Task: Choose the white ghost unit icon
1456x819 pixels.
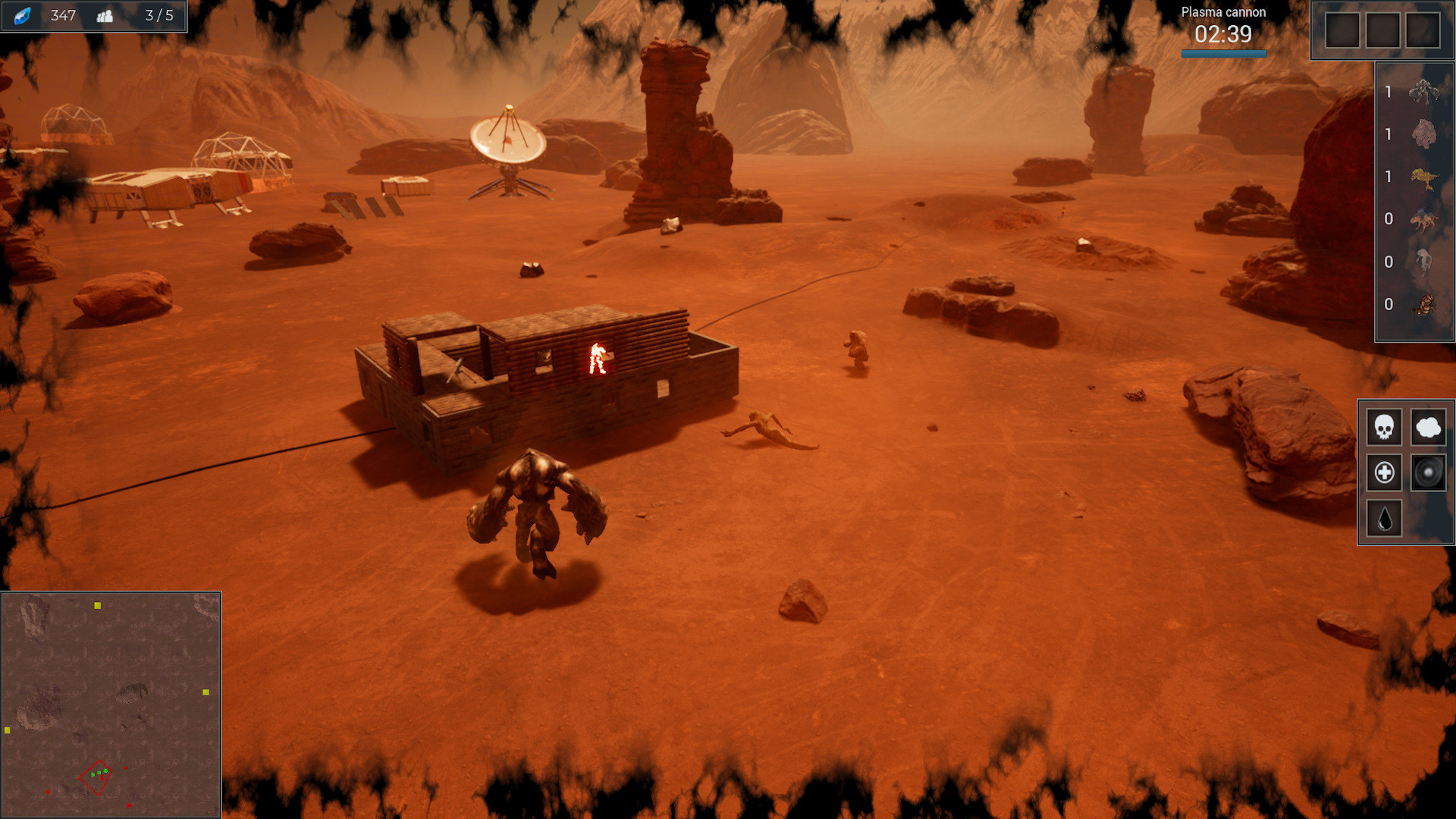Action: click(1424, 262)
